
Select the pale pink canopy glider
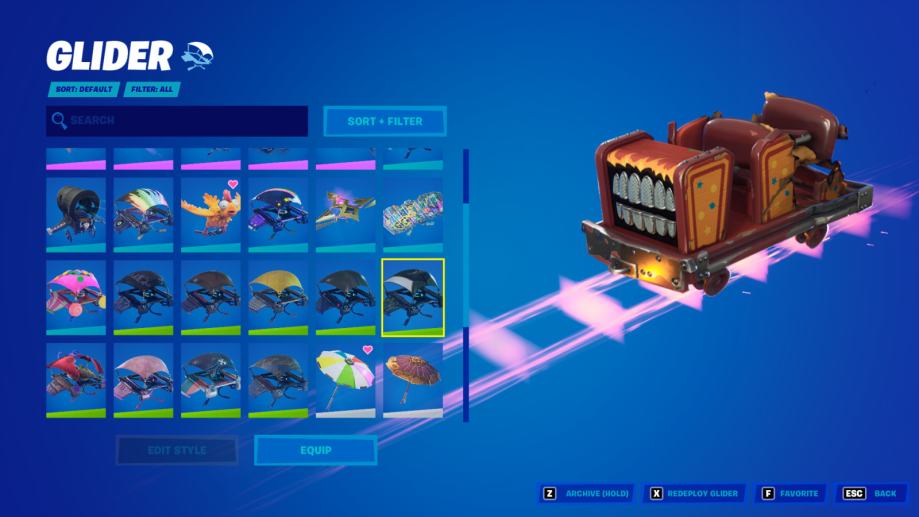tap(143, 380)
